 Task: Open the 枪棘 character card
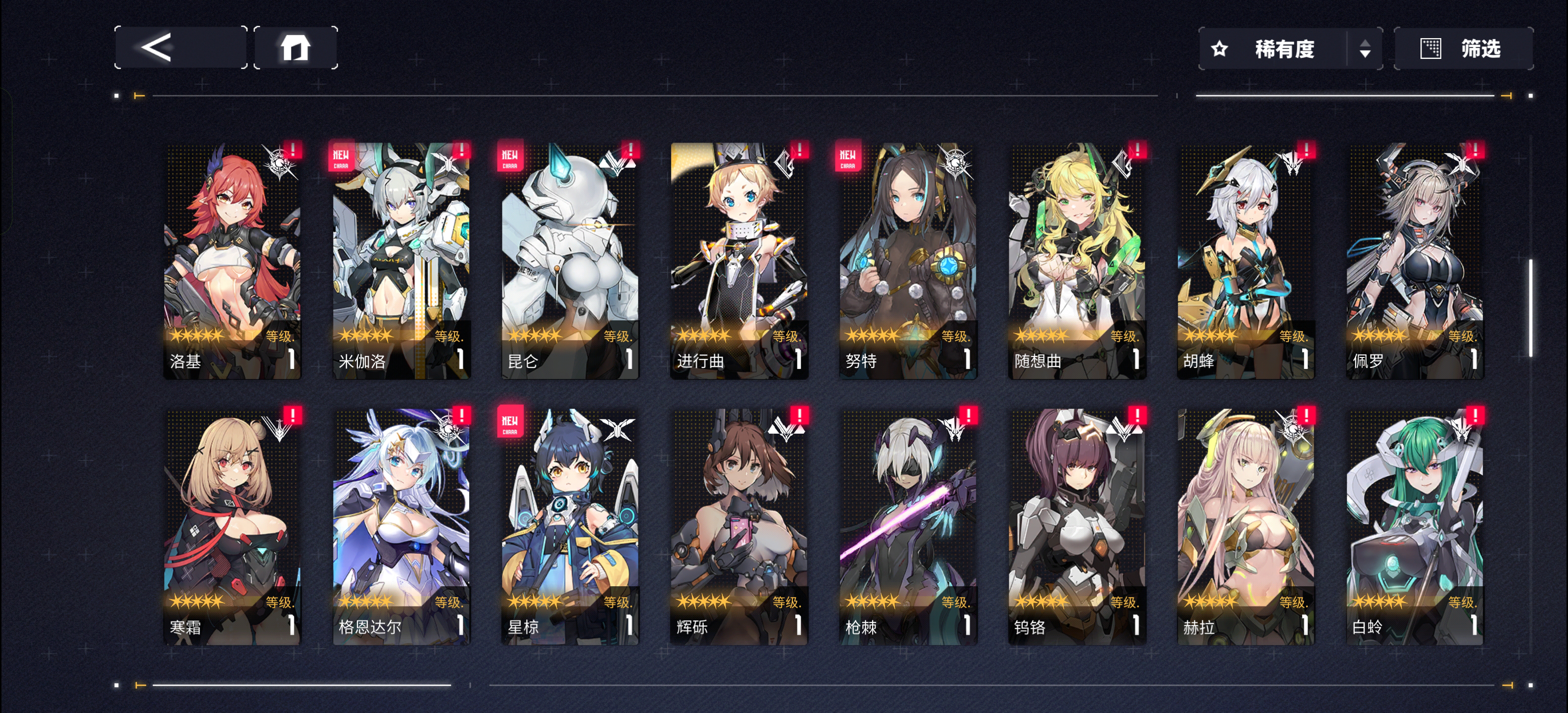tap(908, 527)
